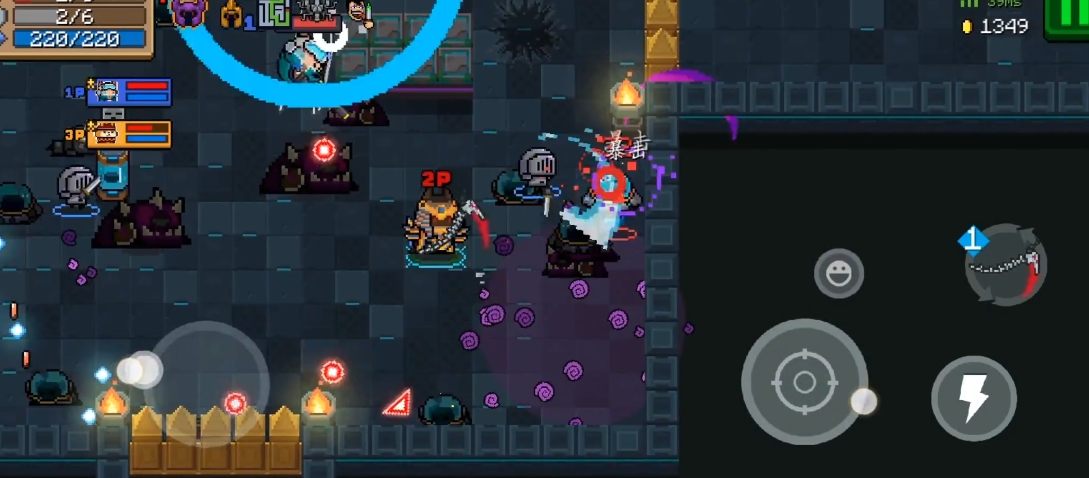The width and height of the screenshot is (1089, 478).
Task: Switch weapon using the chain scythe button
Action: (1006, 265)
